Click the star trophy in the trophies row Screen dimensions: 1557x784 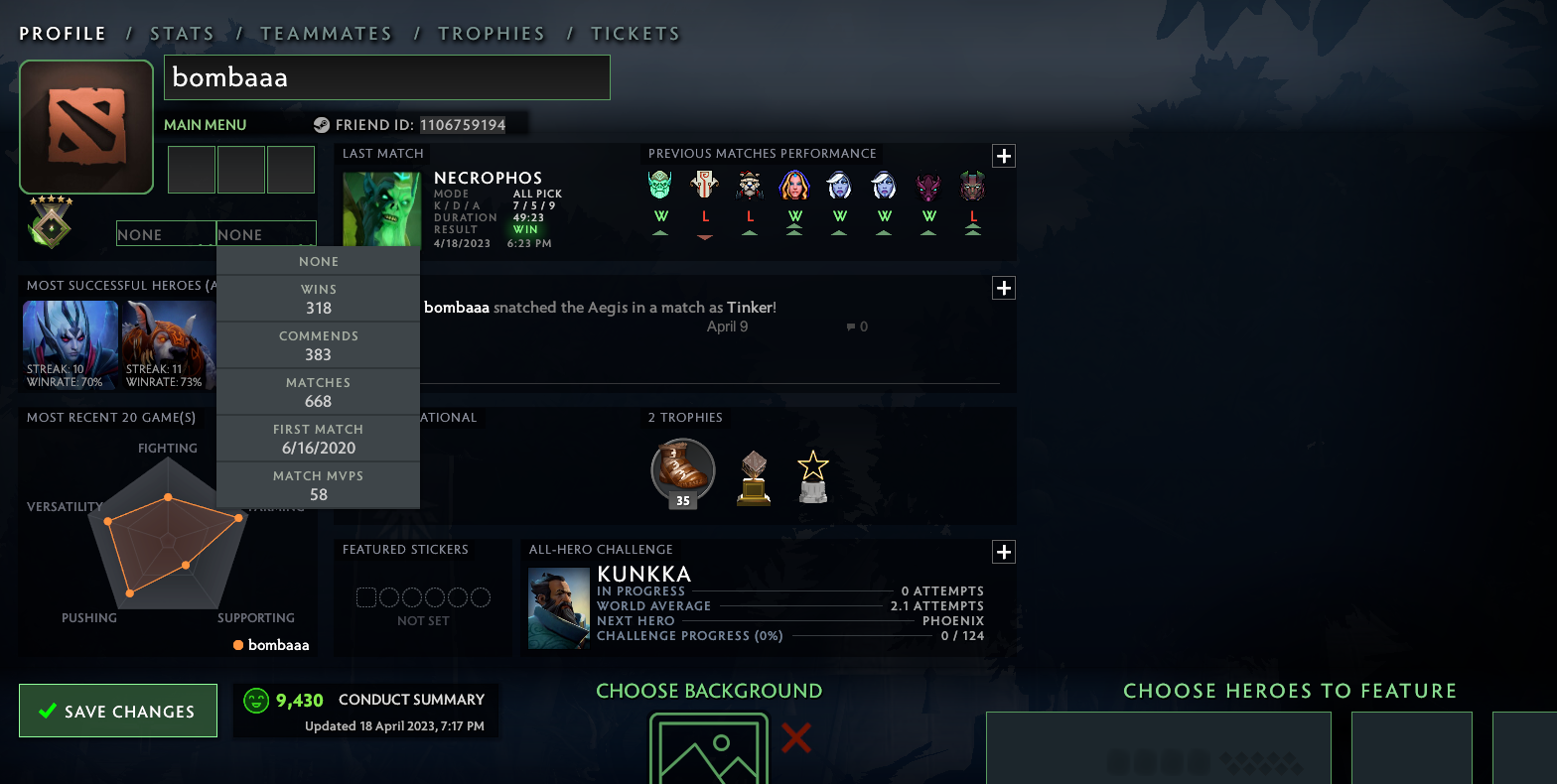(x=812, y=473)
